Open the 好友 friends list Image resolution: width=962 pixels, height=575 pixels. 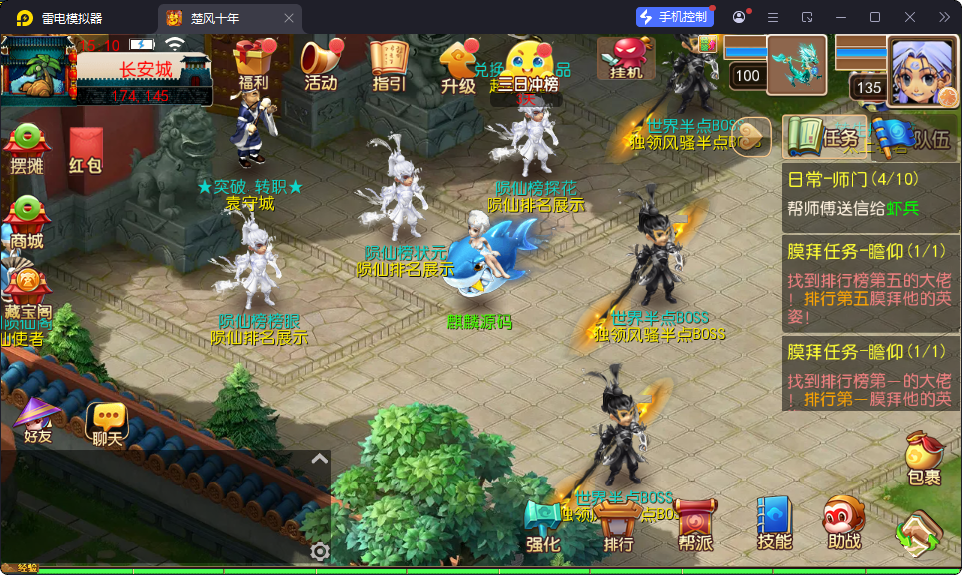(x=37, y=420)
